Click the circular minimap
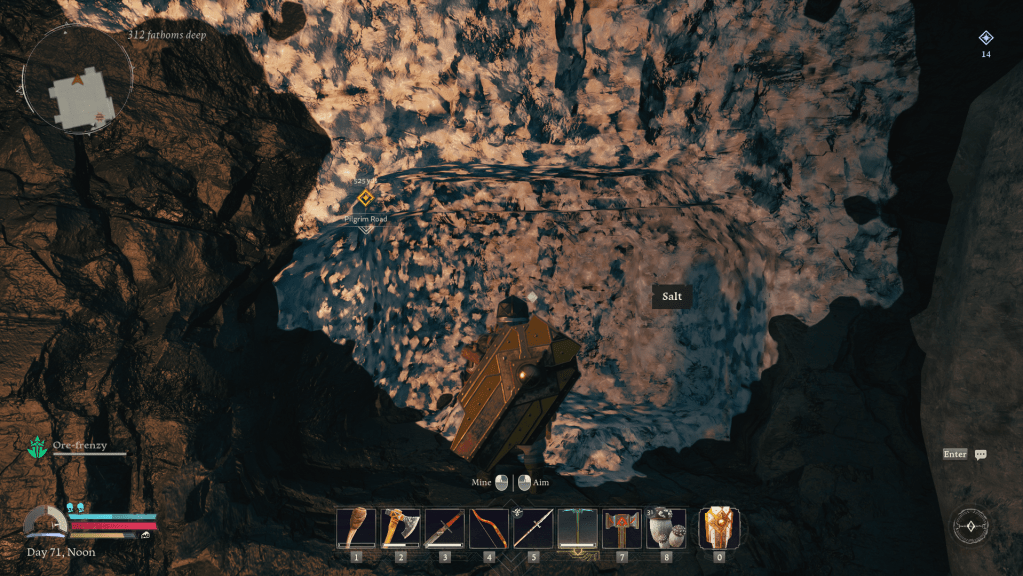 79,80
